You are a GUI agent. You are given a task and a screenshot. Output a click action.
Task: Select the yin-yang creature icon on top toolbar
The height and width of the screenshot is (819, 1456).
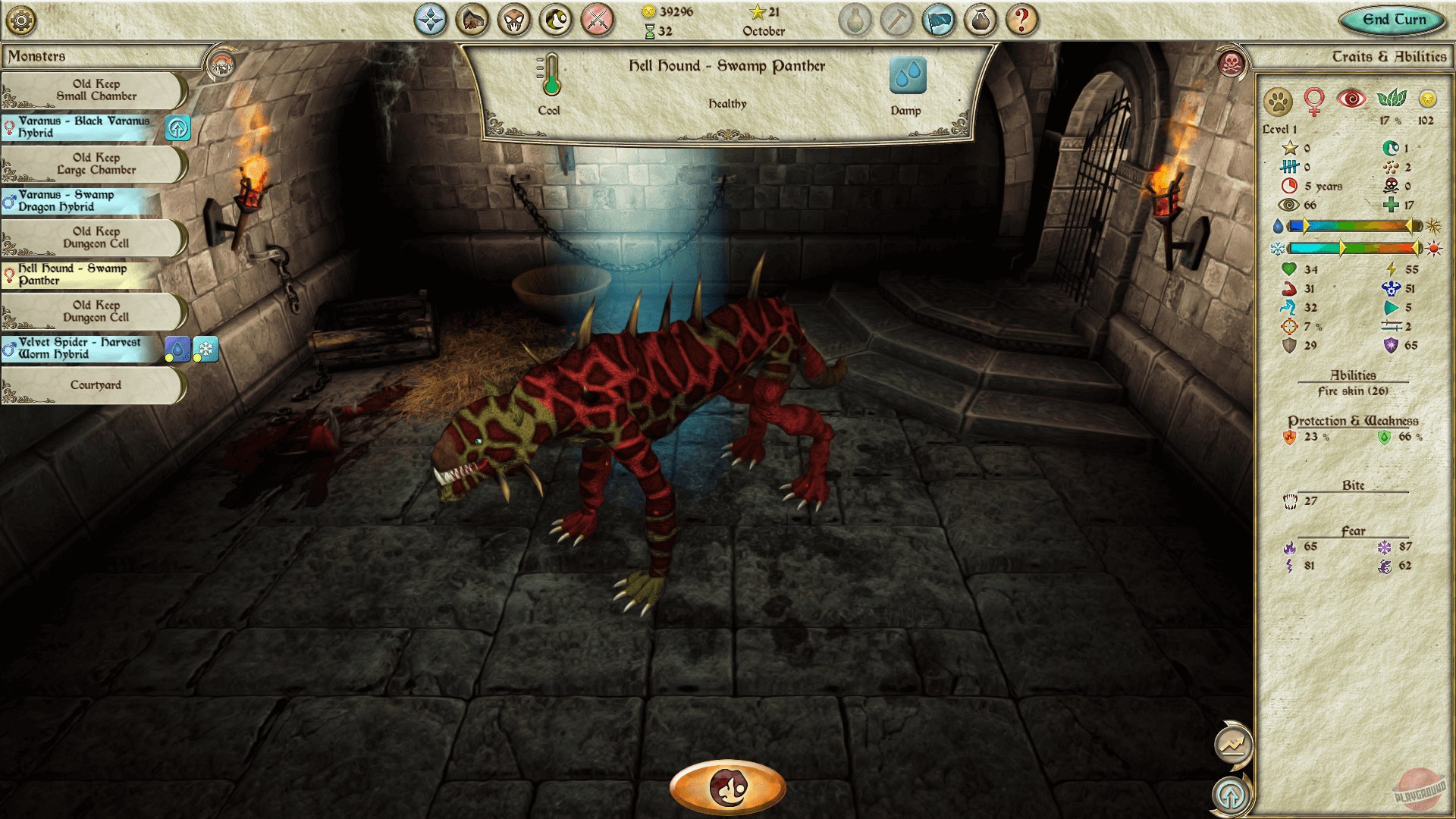pos(553,20)
